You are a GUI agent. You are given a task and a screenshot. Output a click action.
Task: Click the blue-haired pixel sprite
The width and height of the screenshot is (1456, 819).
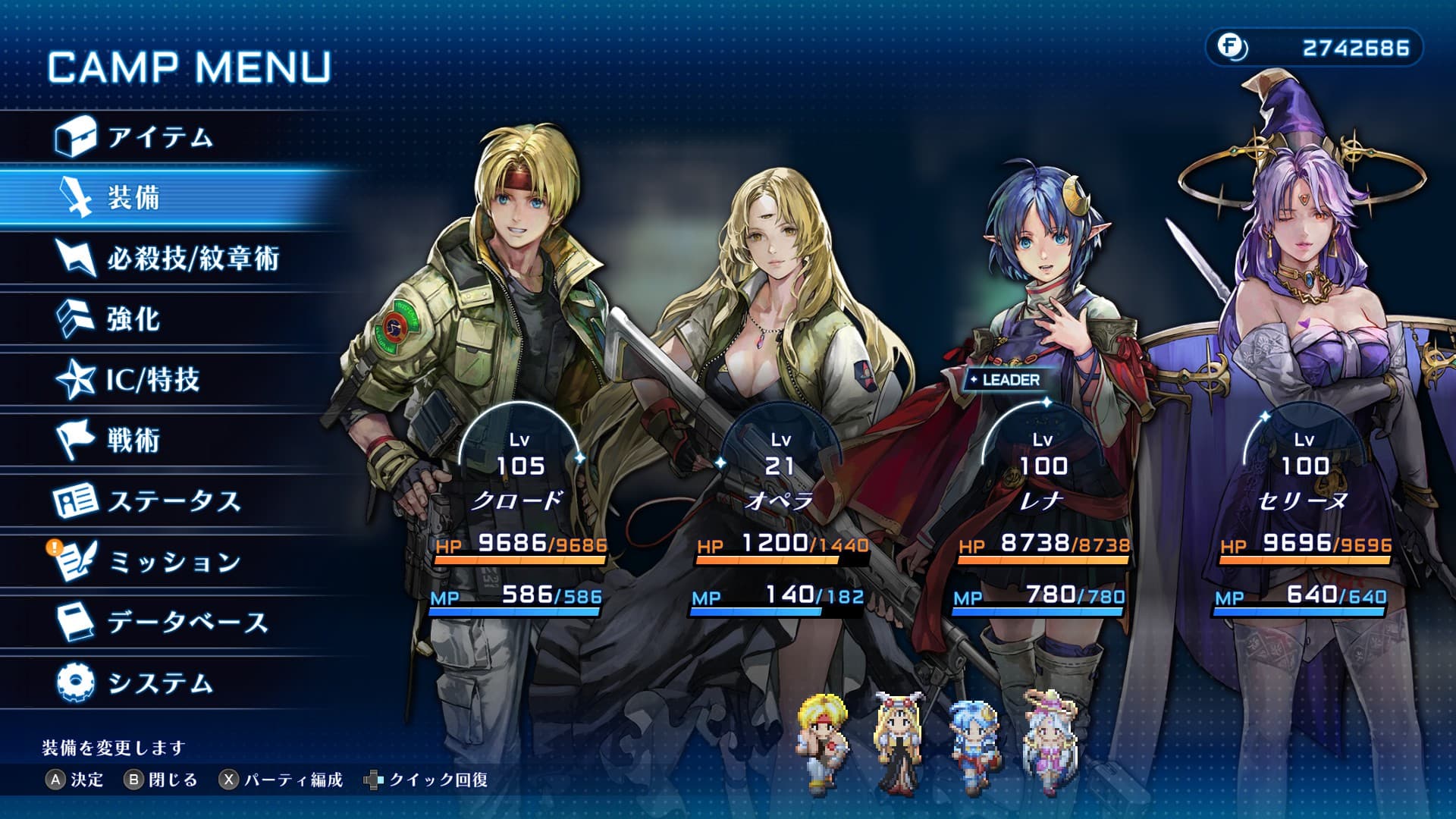tap(976, 742)
